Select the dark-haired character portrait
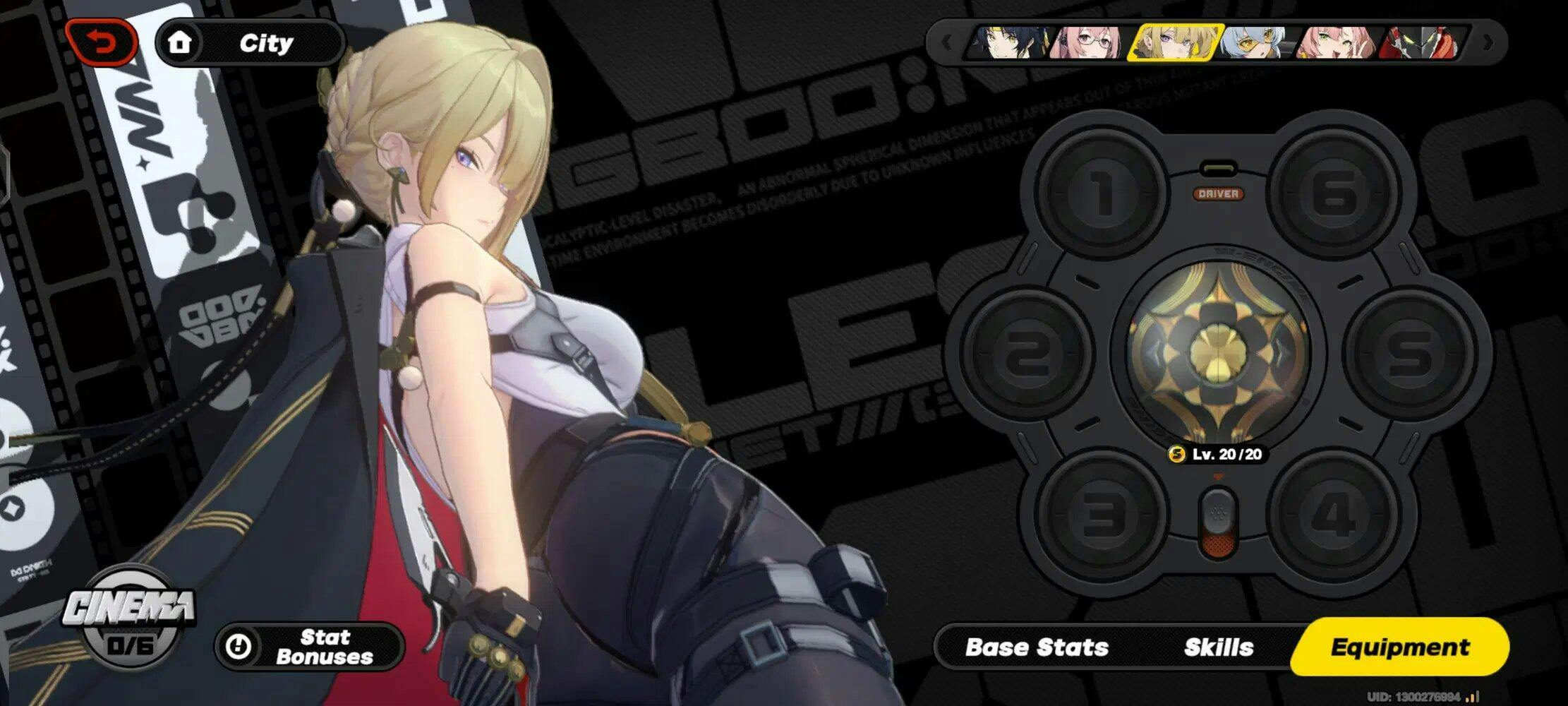This screenshot has width=1568, height=706. pyautogui.click(x=1011, y=43)
